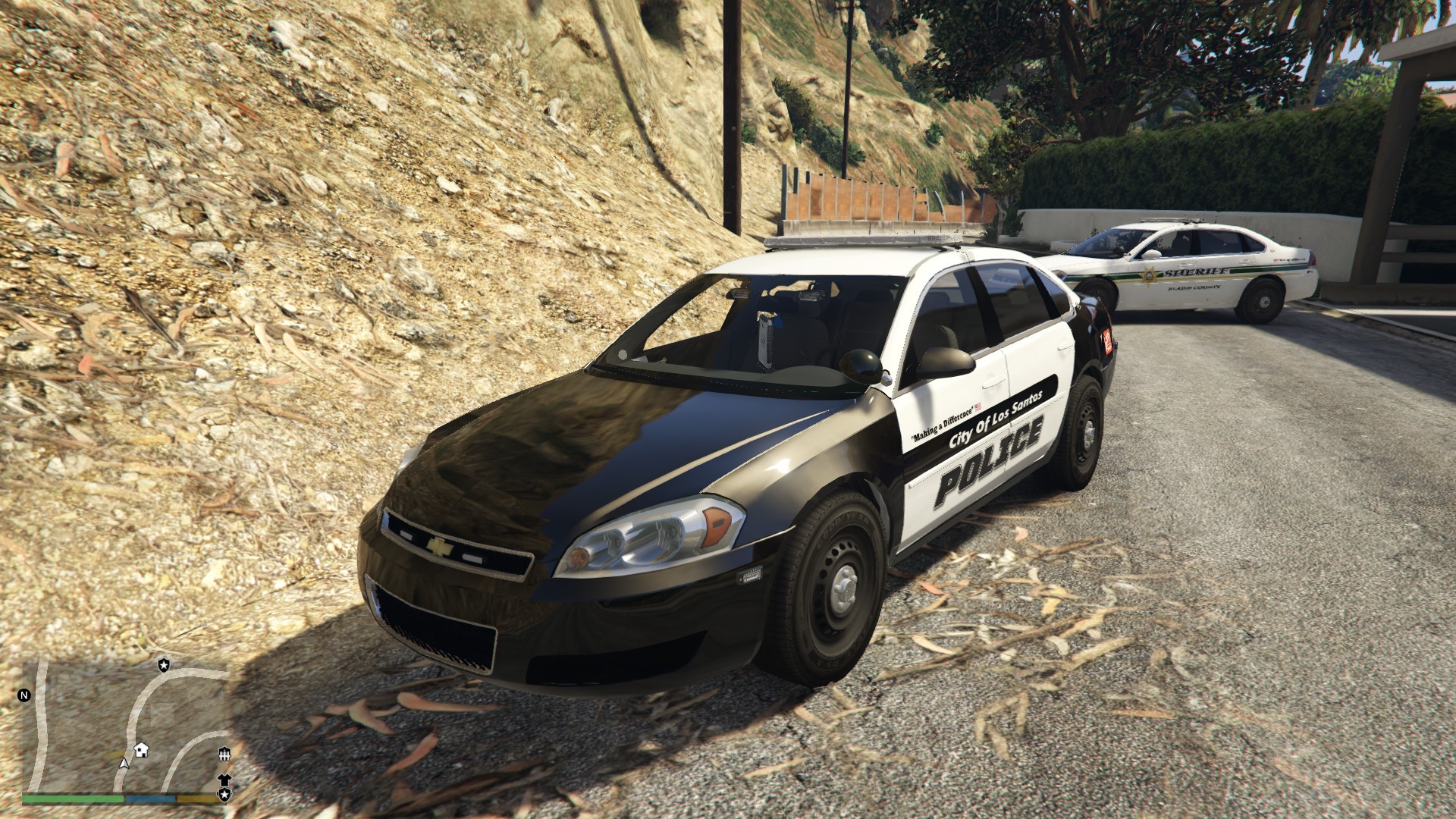Screen dimensions: 1456x819
Task: Open the minimap radar
Action: [125, 724]
